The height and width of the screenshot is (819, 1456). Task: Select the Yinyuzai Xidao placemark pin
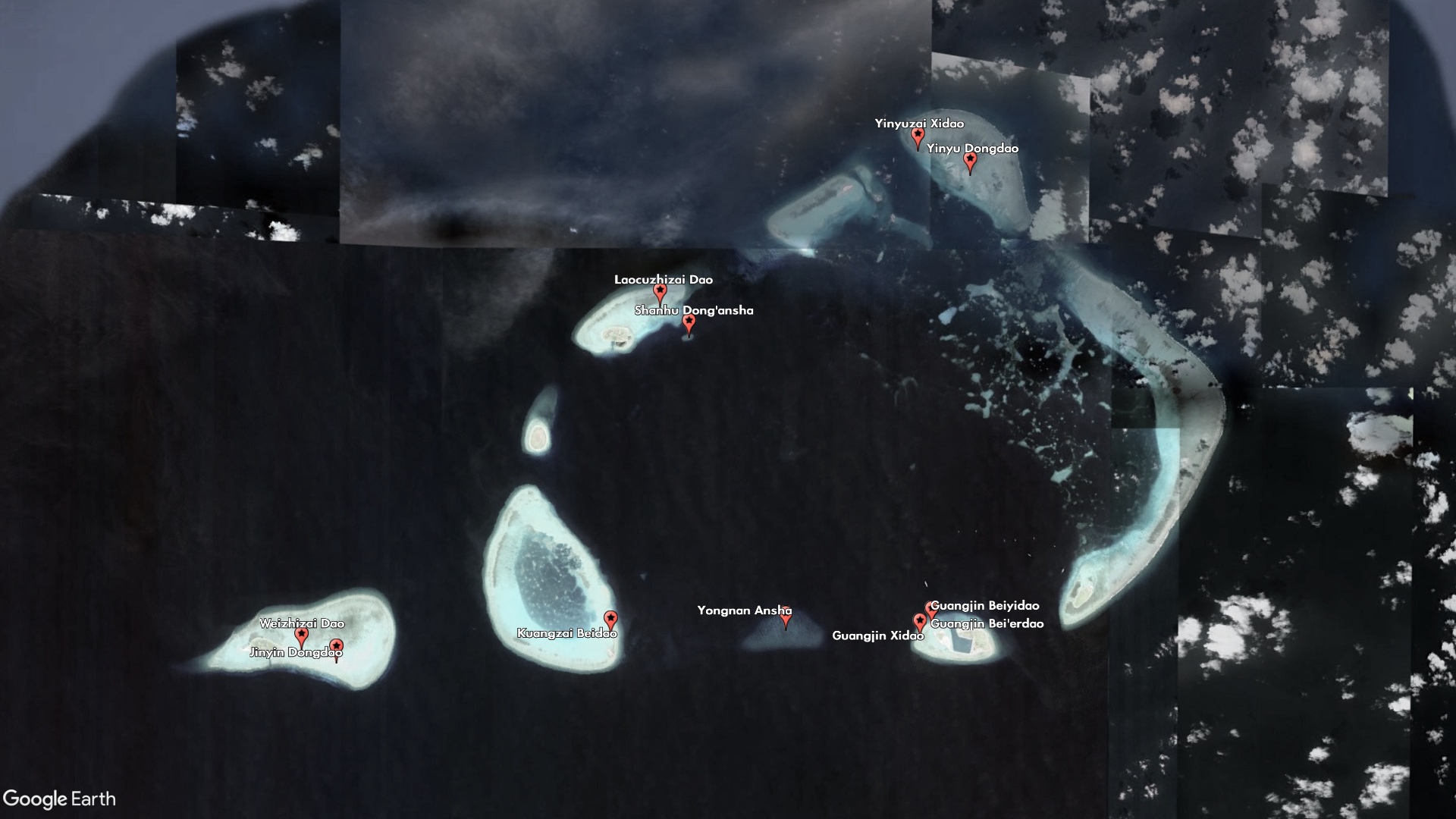click(918, 137)
